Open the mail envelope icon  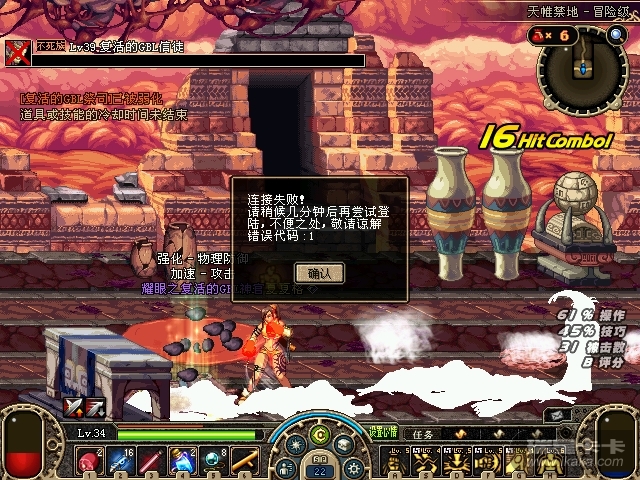(343, 445)
